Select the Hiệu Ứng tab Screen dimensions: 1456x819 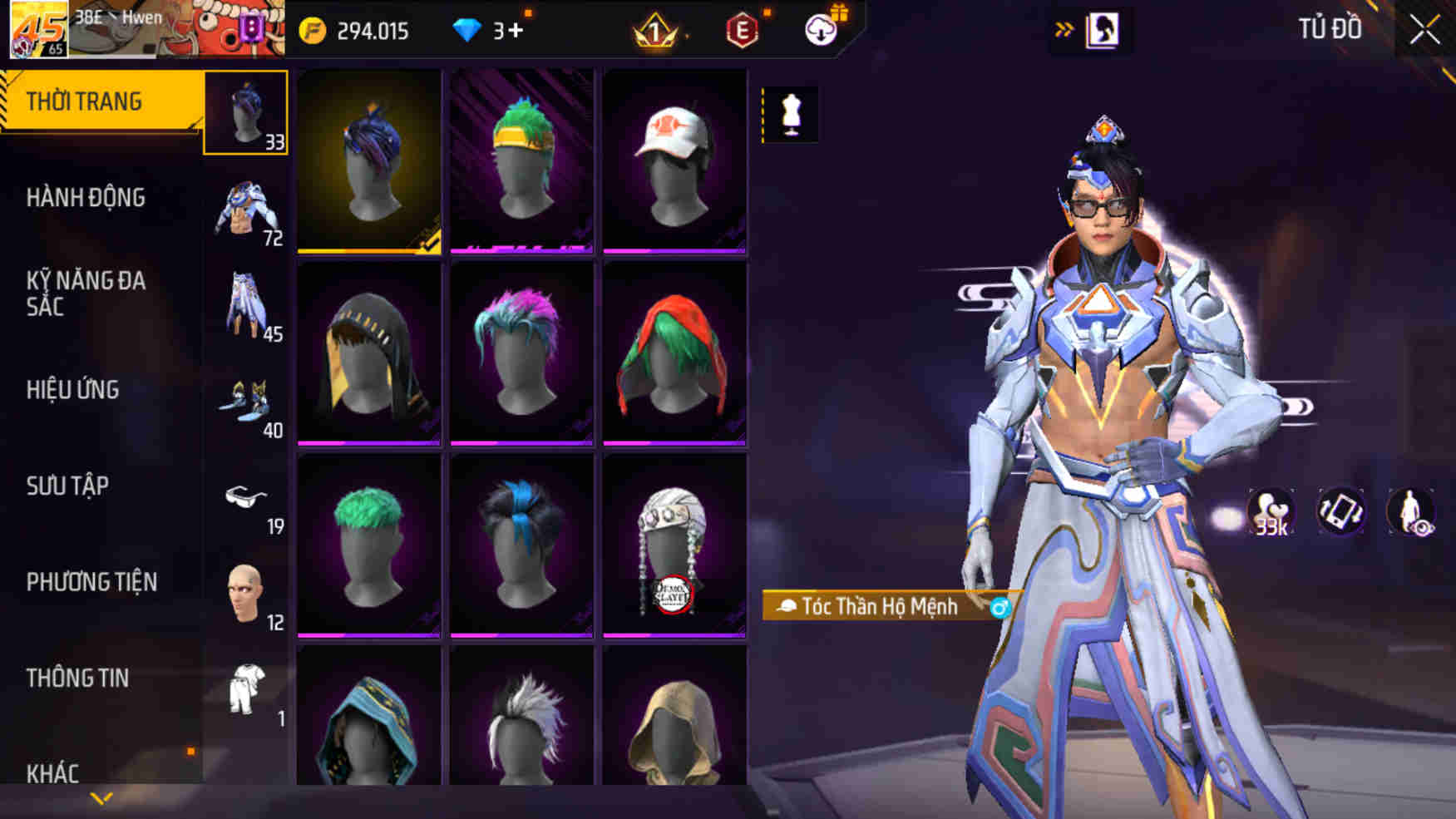pyautogui.click(x=73, y=389)
